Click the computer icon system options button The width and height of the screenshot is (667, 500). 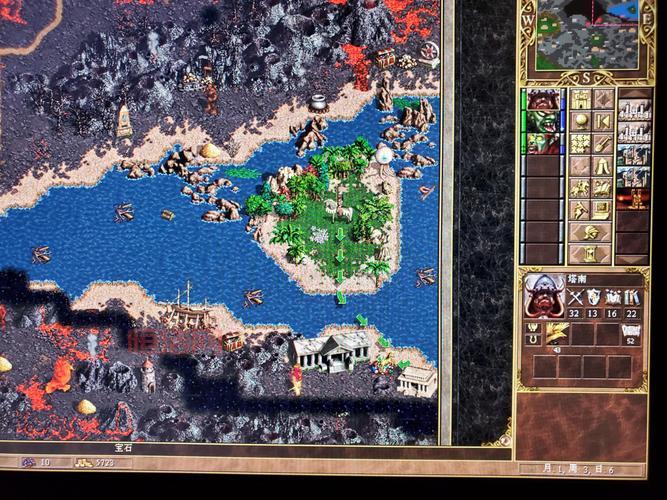point(603,209)
